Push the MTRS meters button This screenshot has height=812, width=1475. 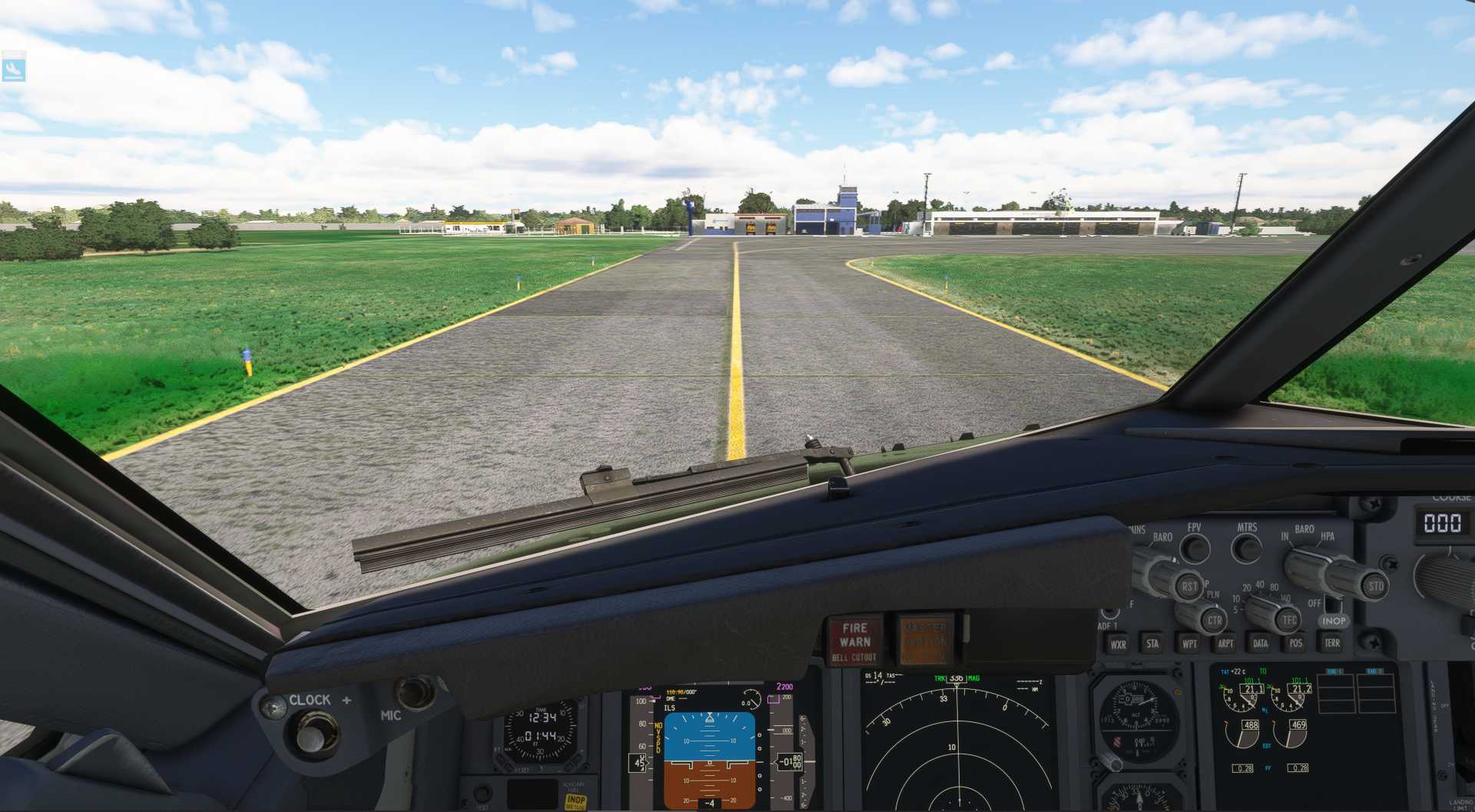click(1246, 549)
